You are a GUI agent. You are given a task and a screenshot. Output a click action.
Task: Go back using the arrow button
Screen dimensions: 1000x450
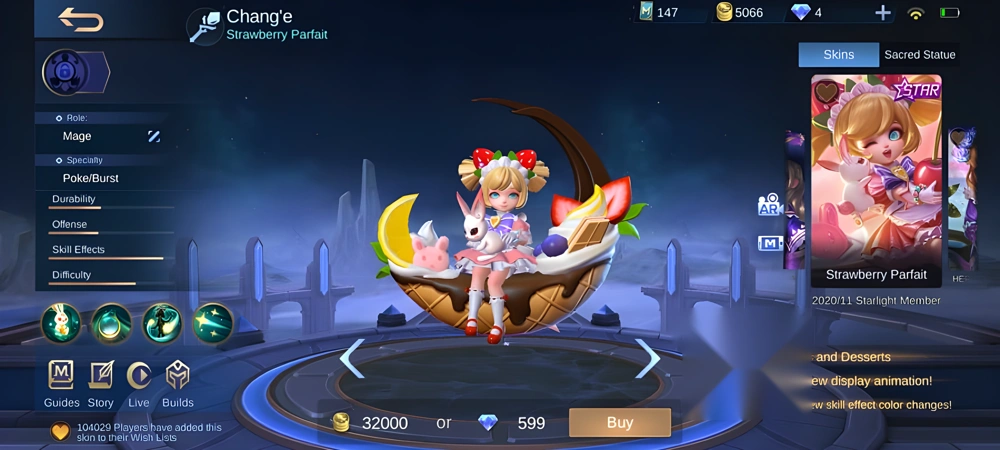pos(81,19)
